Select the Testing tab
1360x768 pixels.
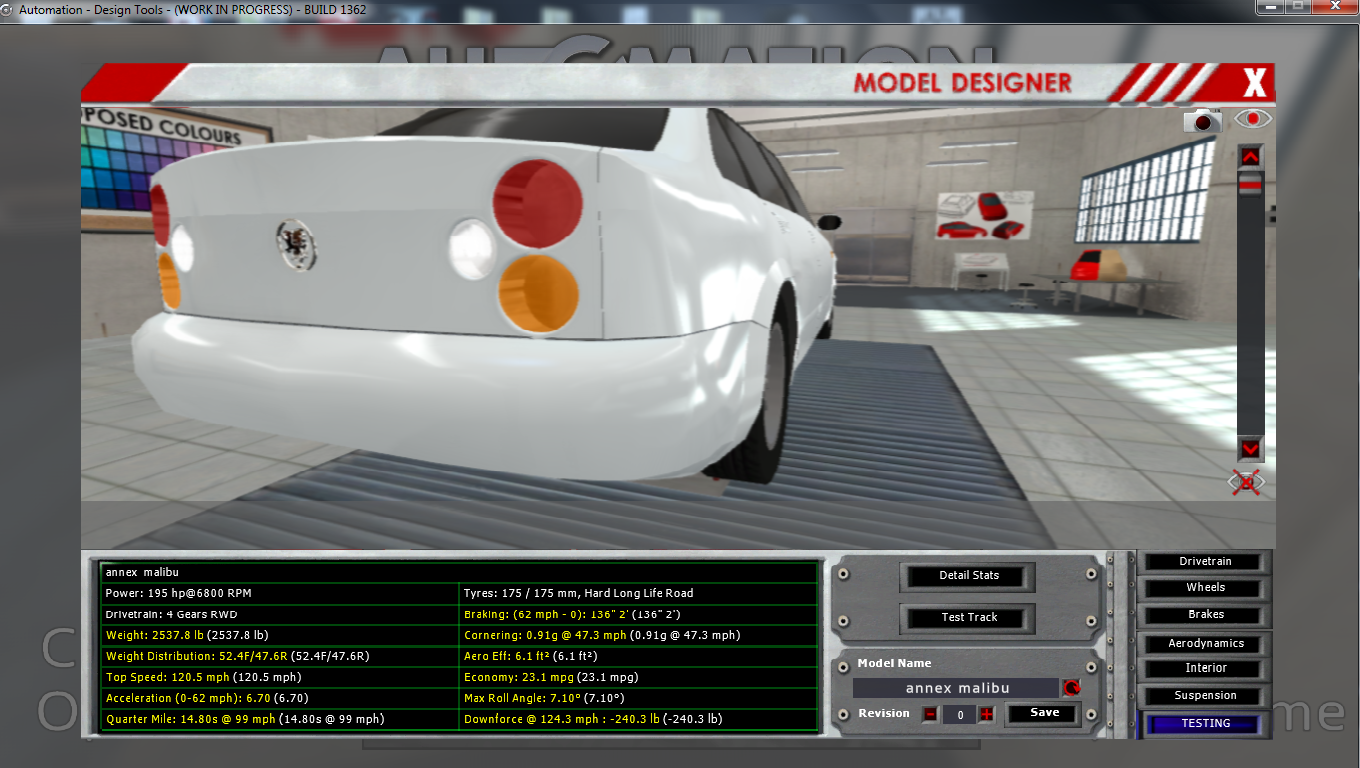tap(1205, 723)
